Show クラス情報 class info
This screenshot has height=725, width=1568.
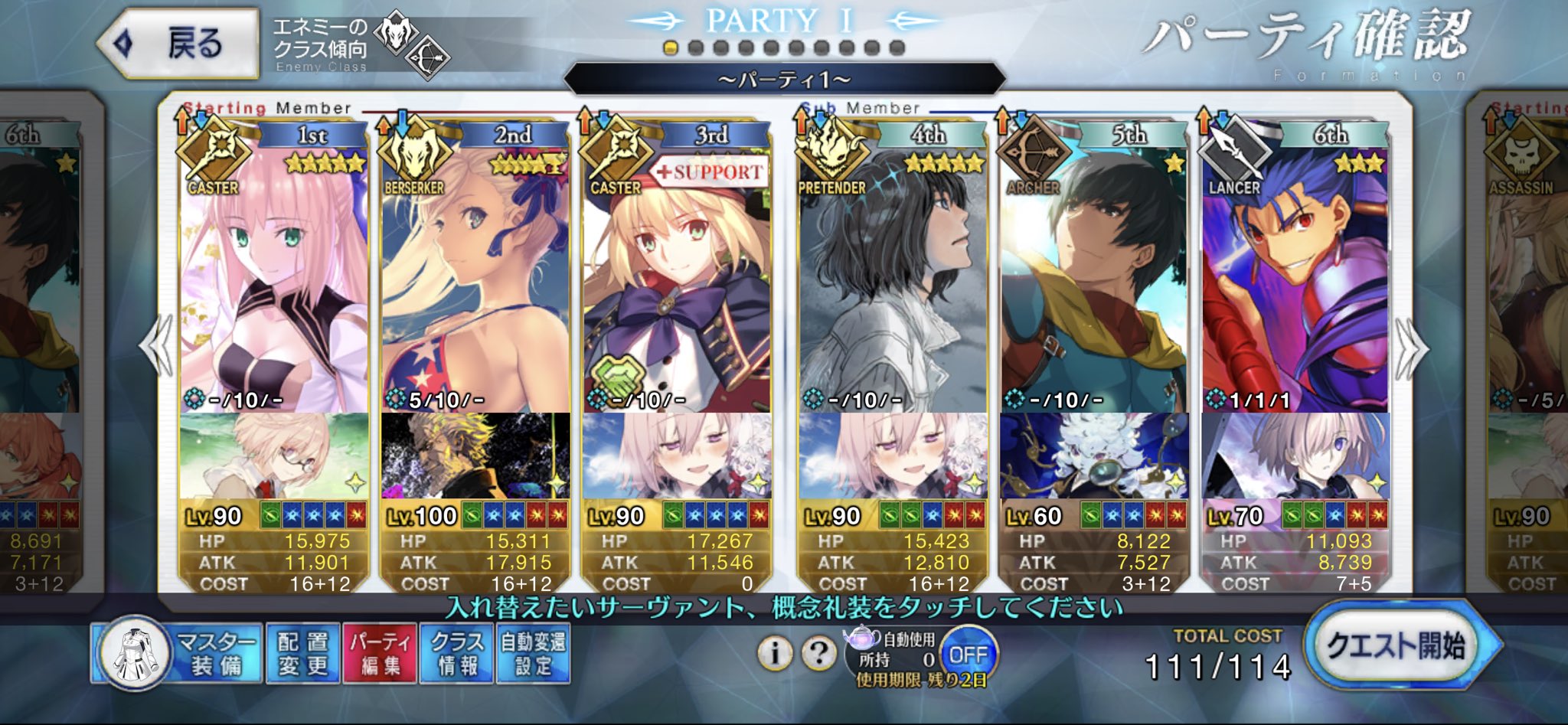tap(456, 653)
